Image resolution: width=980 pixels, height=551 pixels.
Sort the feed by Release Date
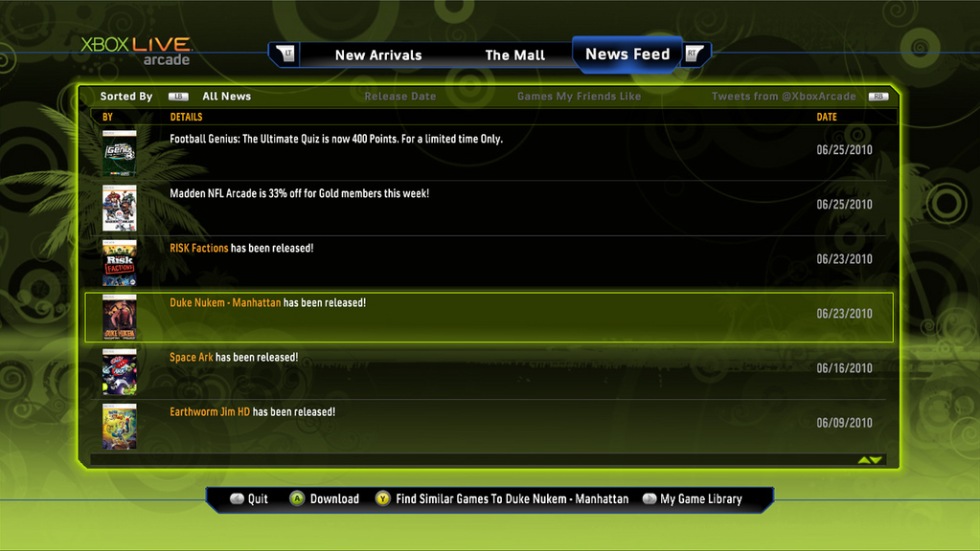(400, 97)
